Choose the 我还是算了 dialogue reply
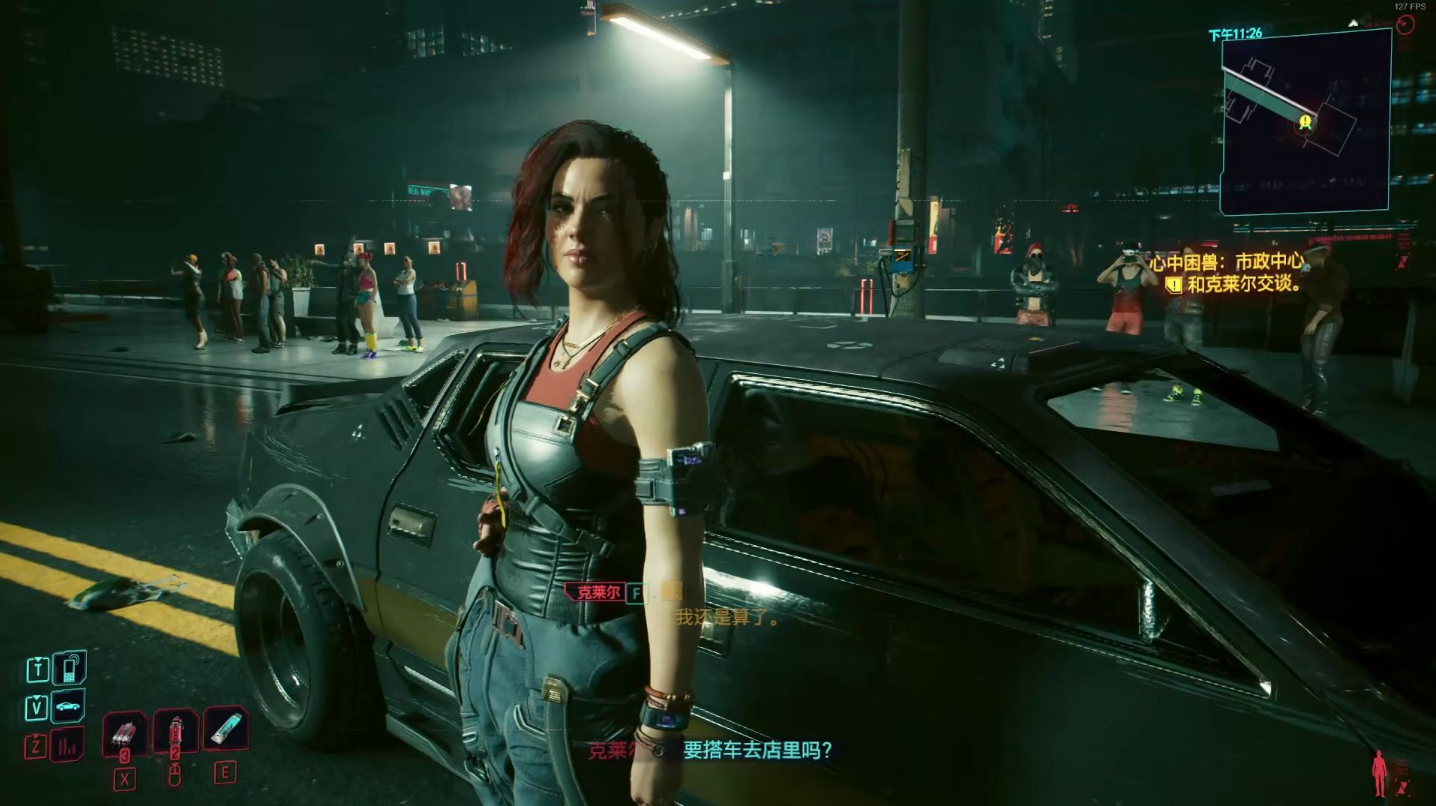 727,617
